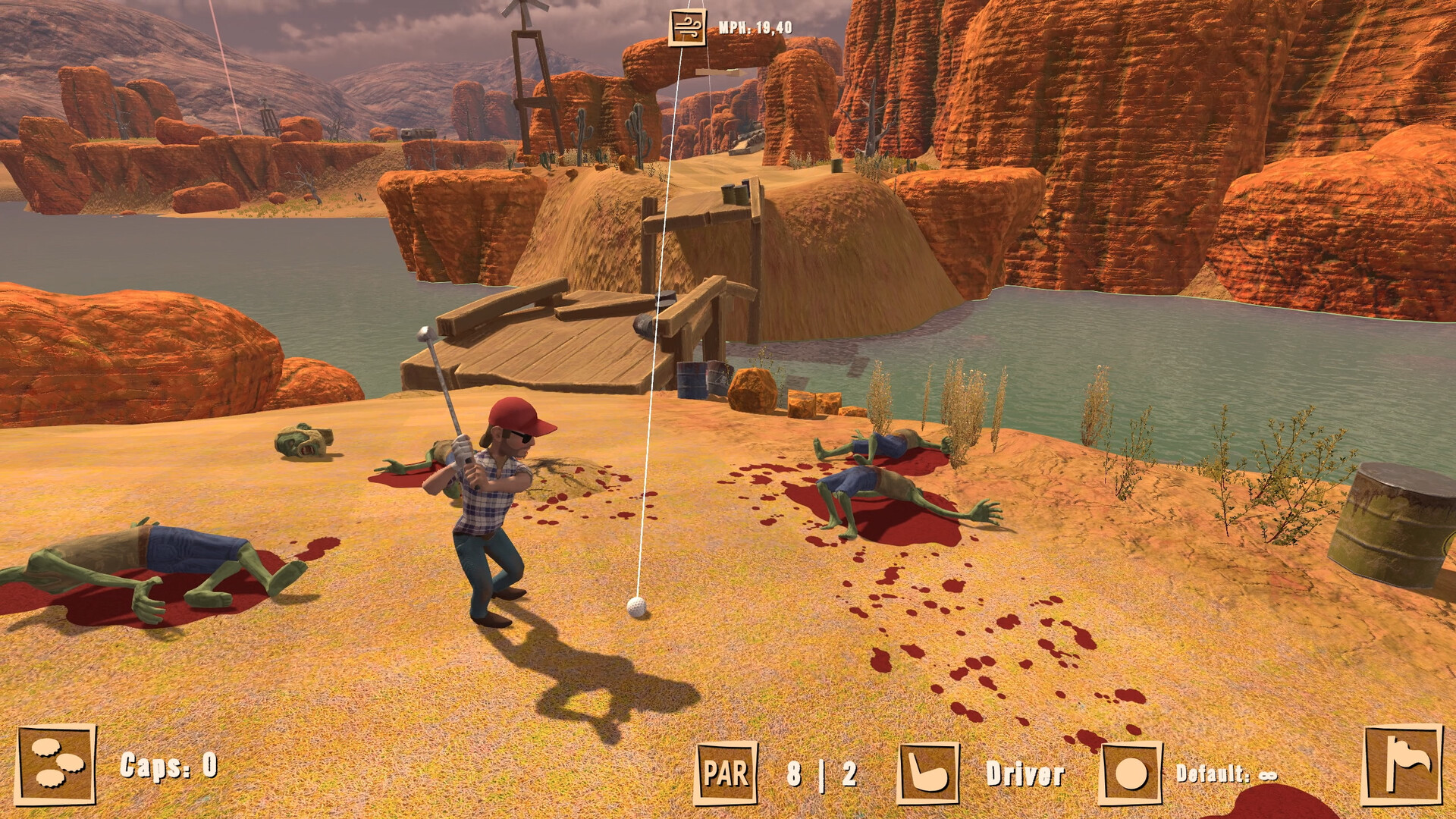1456x819 pixels.
Task: Click the zombie corpse on the left
Action: pyautogui.click(x=152, y=561)
